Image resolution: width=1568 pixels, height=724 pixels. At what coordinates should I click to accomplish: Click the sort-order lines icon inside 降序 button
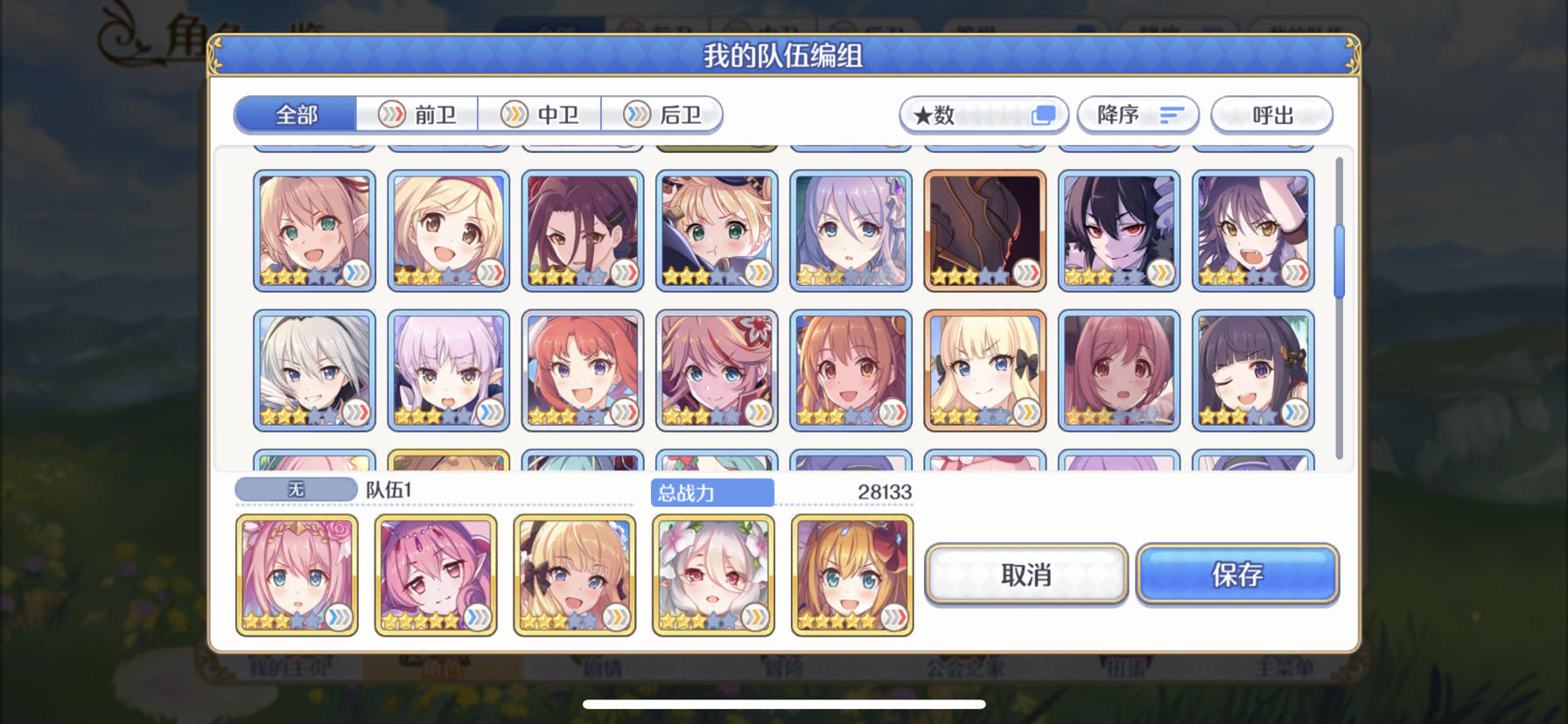(1172, 115)
